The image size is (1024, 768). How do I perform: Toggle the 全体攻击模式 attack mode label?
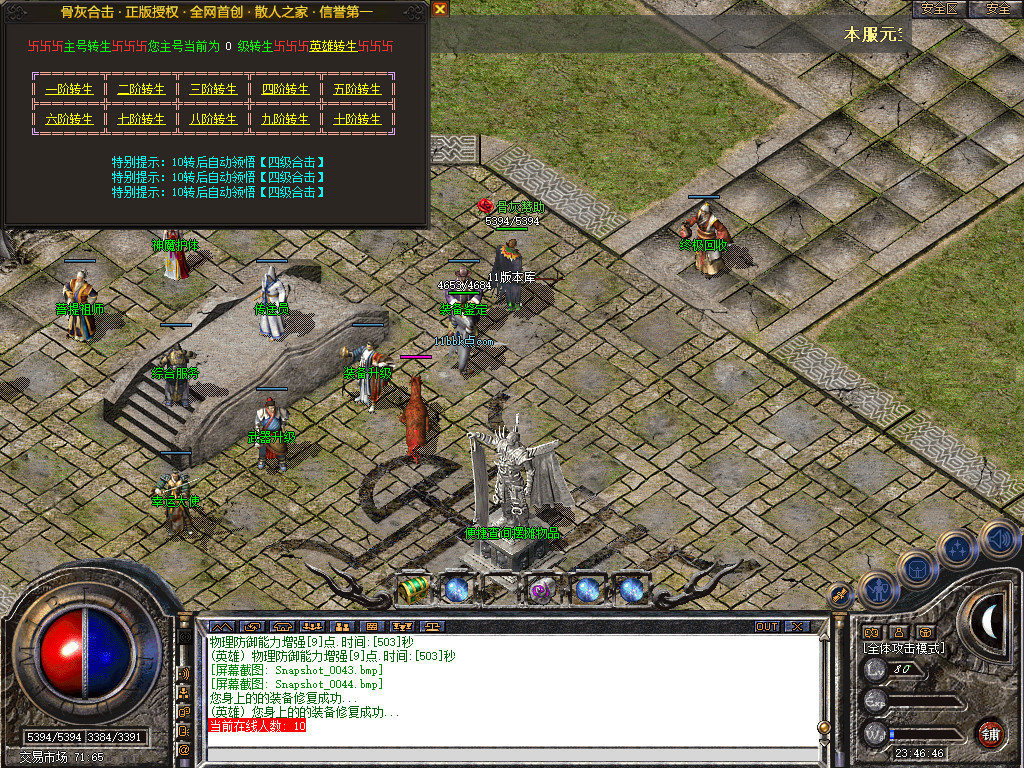pyautogui.click(x=904, y=648)
